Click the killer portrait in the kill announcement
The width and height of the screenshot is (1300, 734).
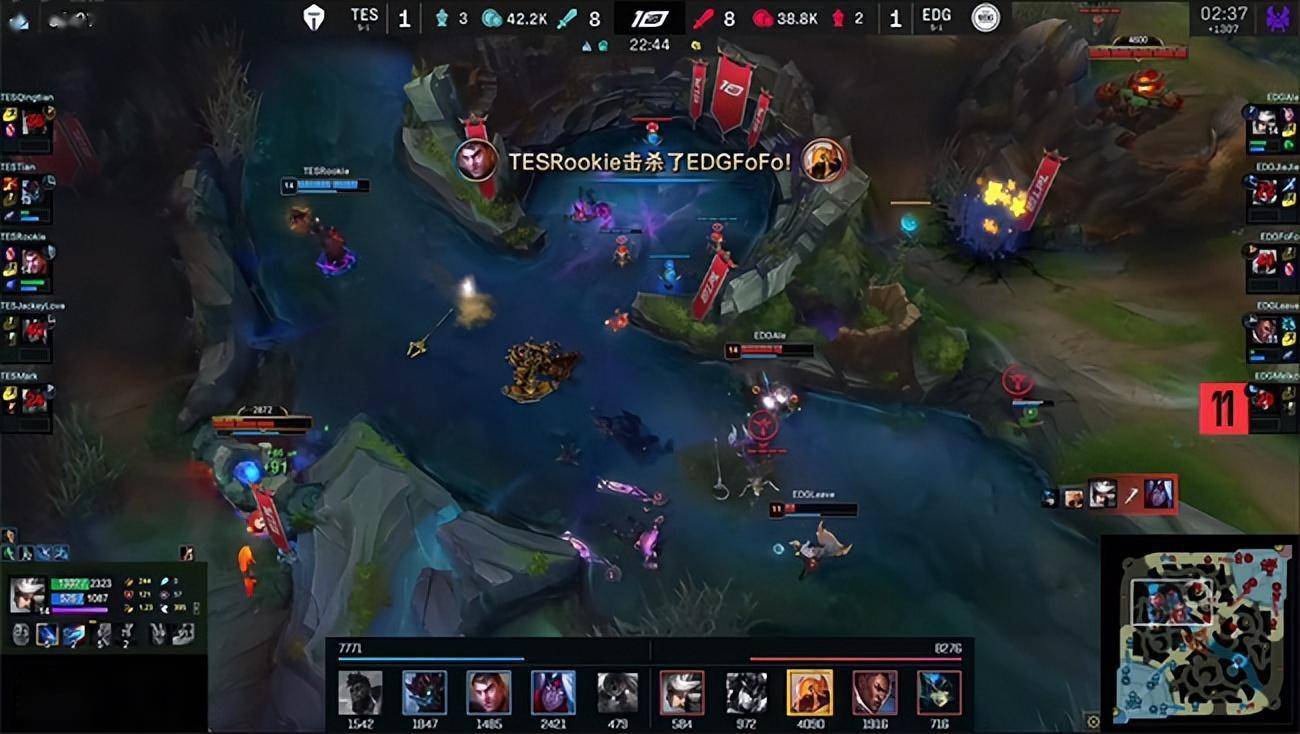[477, 161]
